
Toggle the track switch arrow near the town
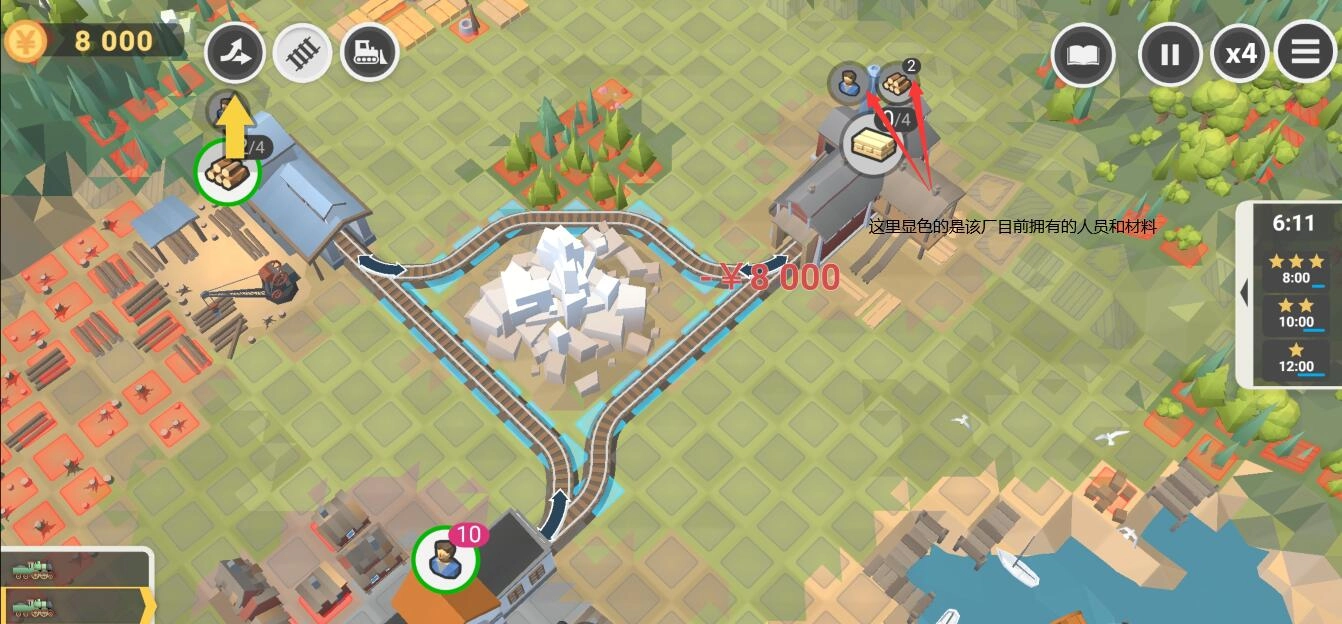click(x=555, y=507)
